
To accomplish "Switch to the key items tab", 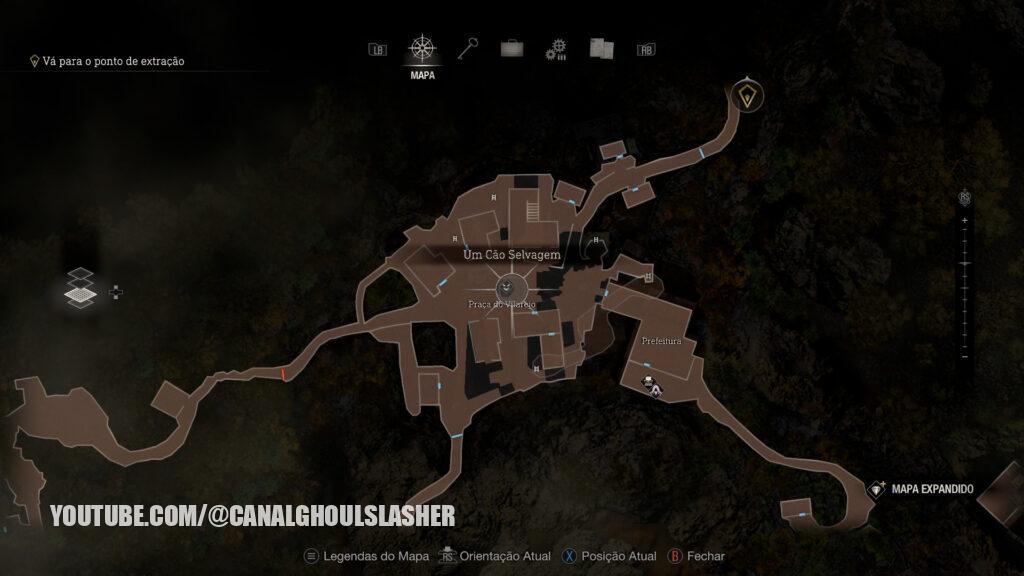I will [468, 48].
